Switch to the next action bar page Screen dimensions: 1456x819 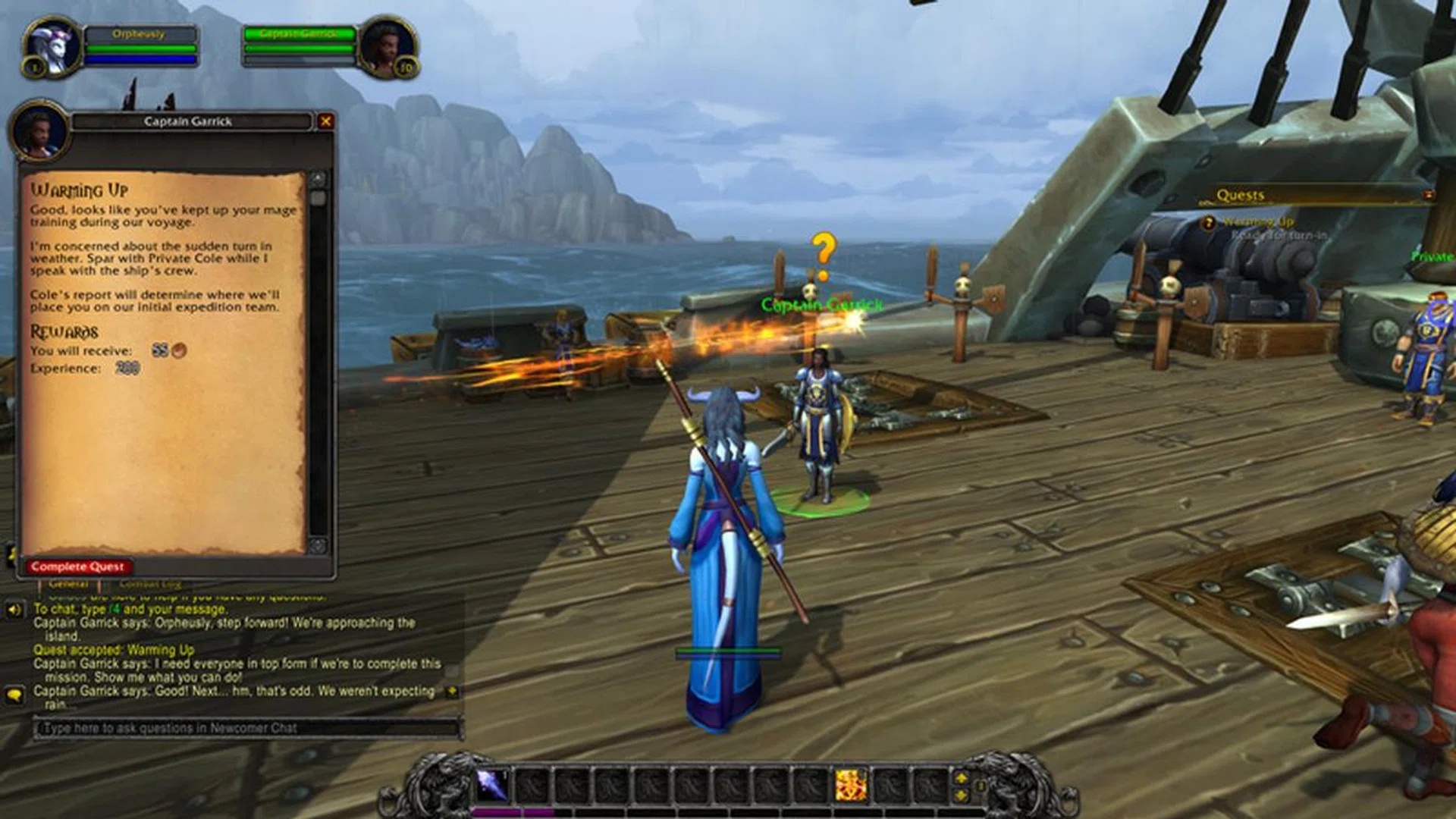coord(961,777)
